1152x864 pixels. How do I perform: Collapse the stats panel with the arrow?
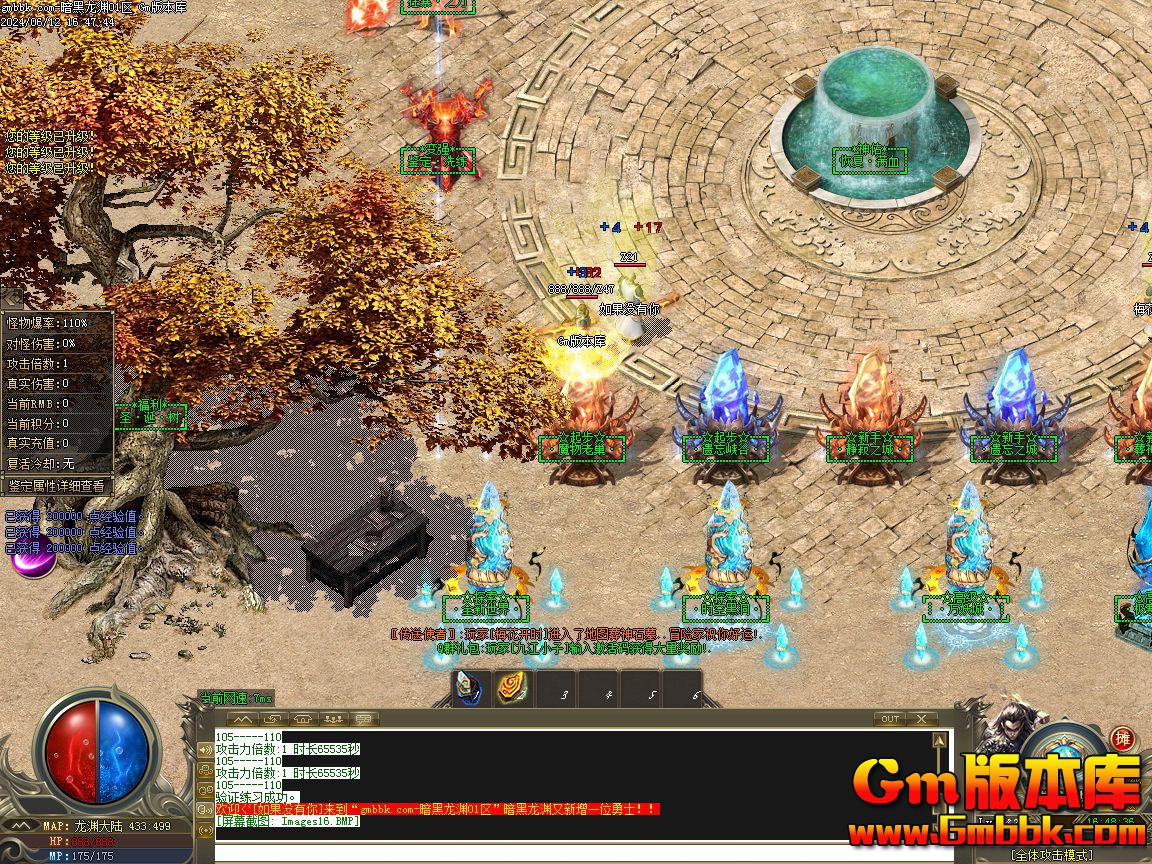11,300
